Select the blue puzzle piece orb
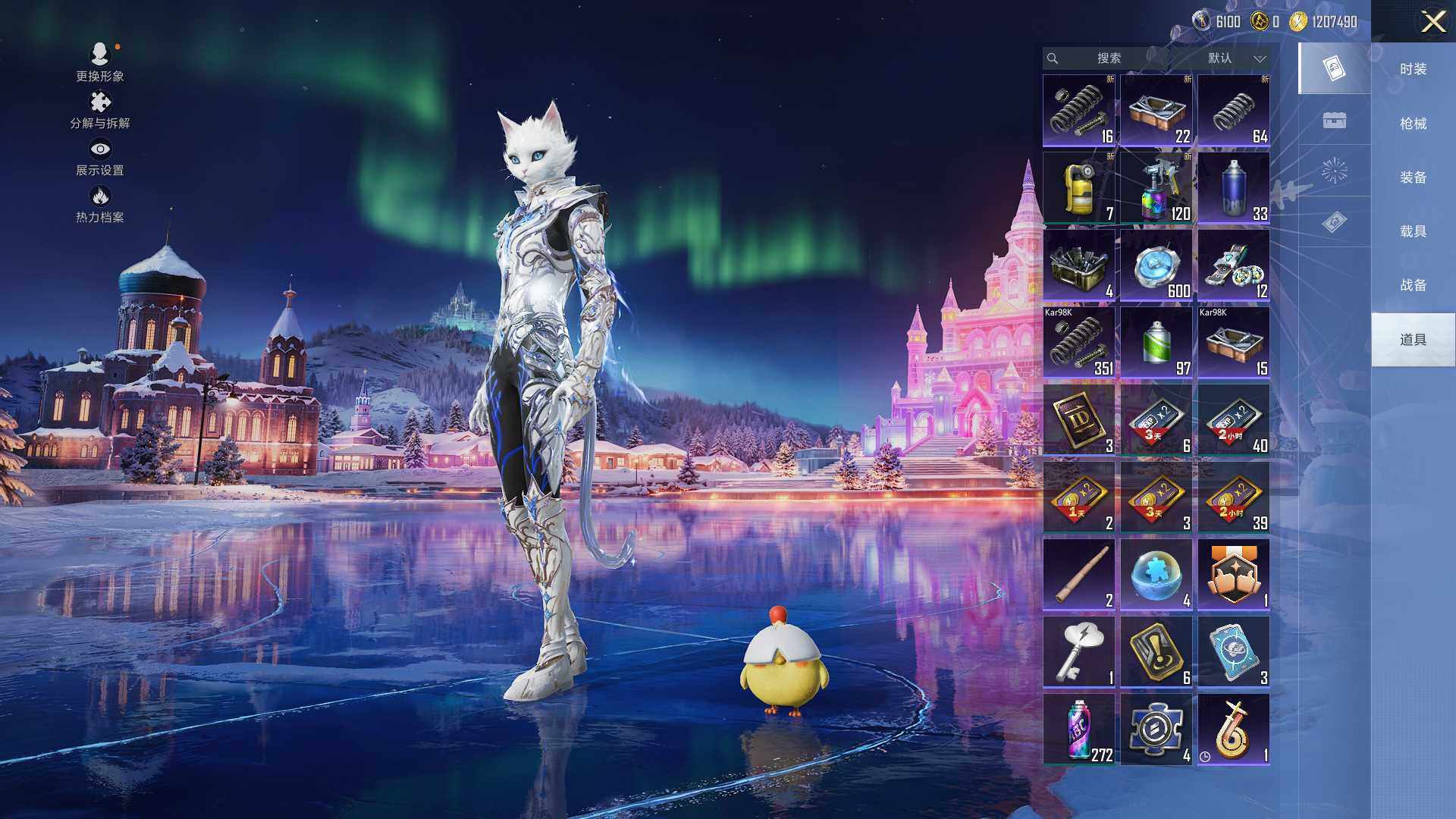The height and width of the screenshot is (819, 1456). tap(1156, 575)
